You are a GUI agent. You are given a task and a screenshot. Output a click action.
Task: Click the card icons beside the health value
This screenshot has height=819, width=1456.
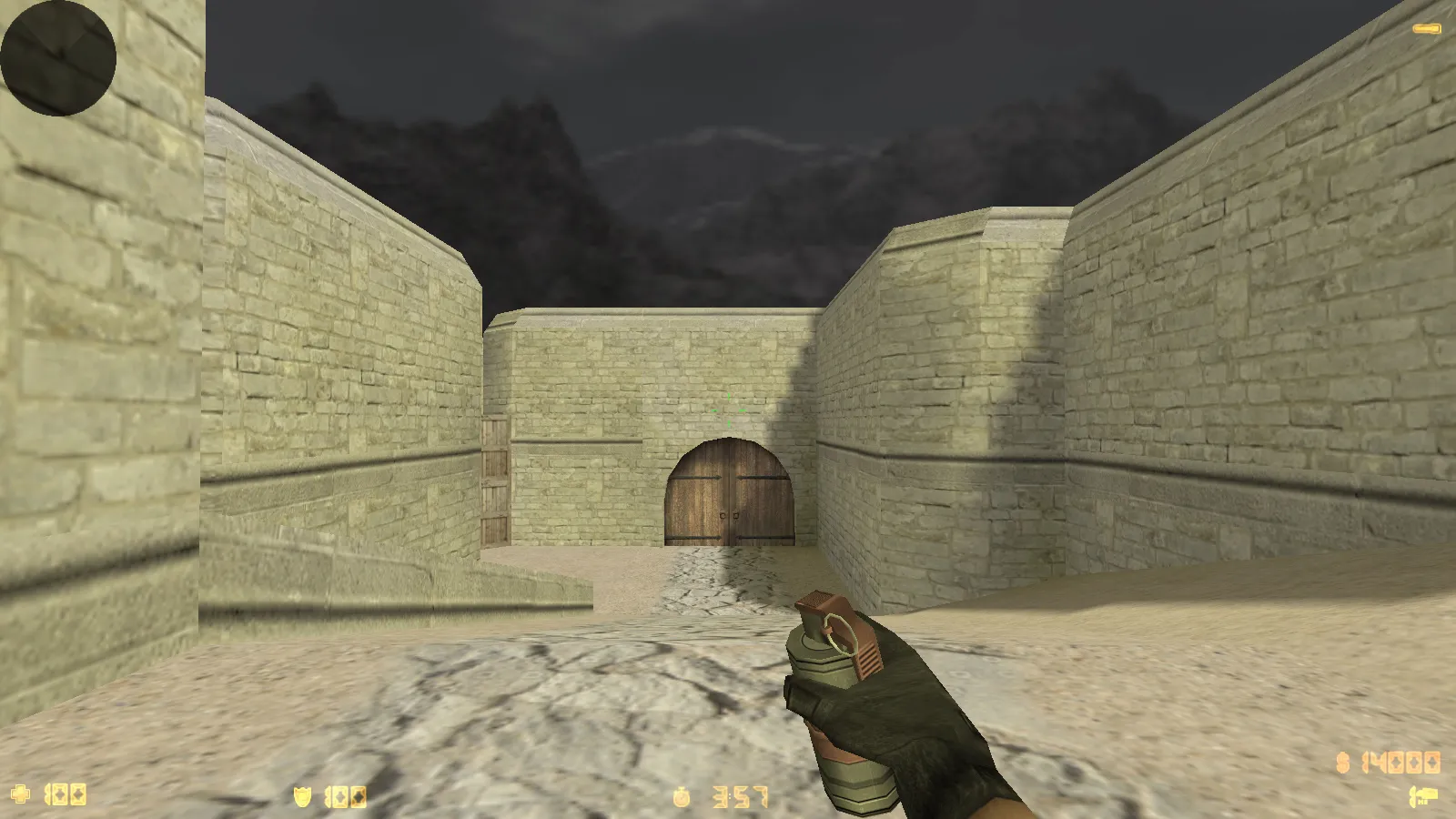(68, 796)
